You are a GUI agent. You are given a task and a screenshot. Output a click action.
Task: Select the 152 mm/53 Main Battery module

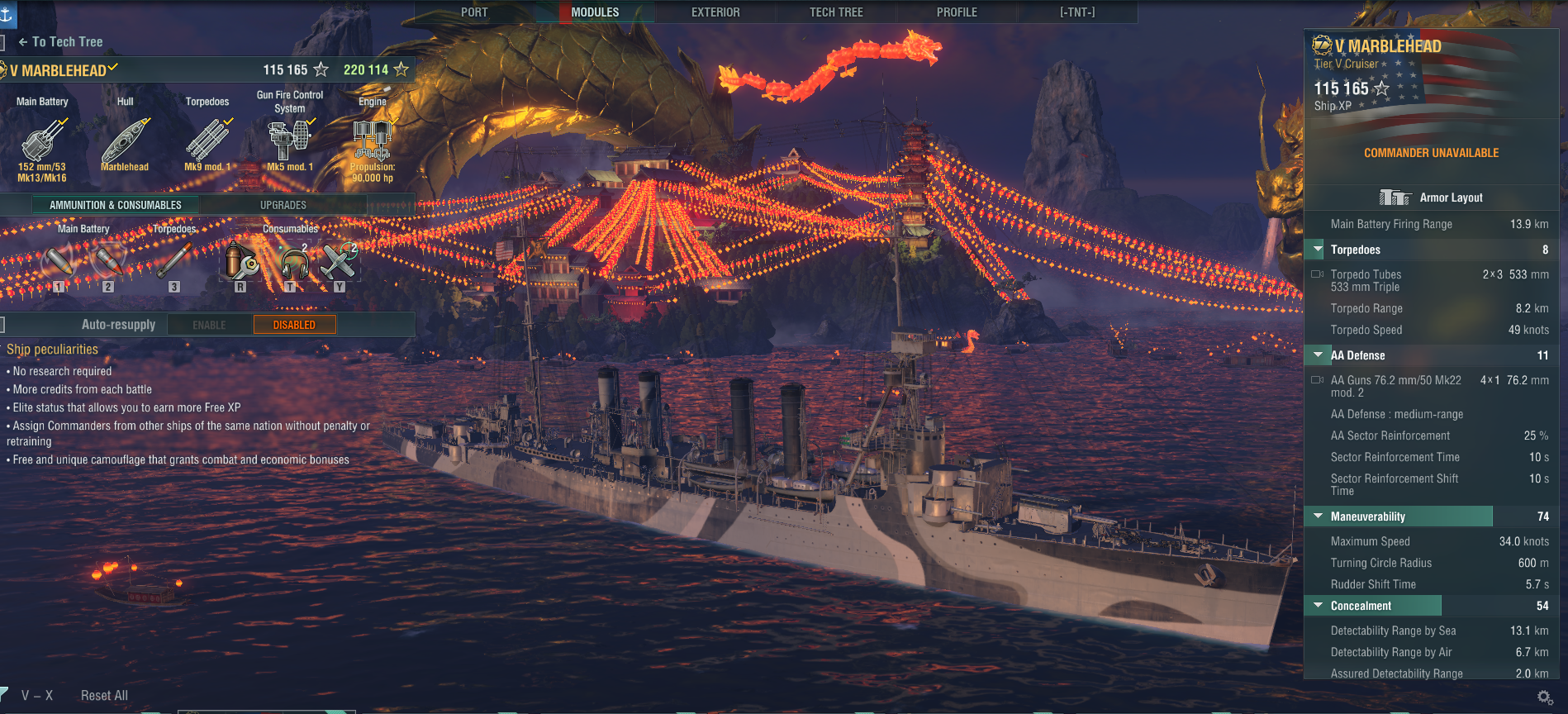tap(42, 142)
